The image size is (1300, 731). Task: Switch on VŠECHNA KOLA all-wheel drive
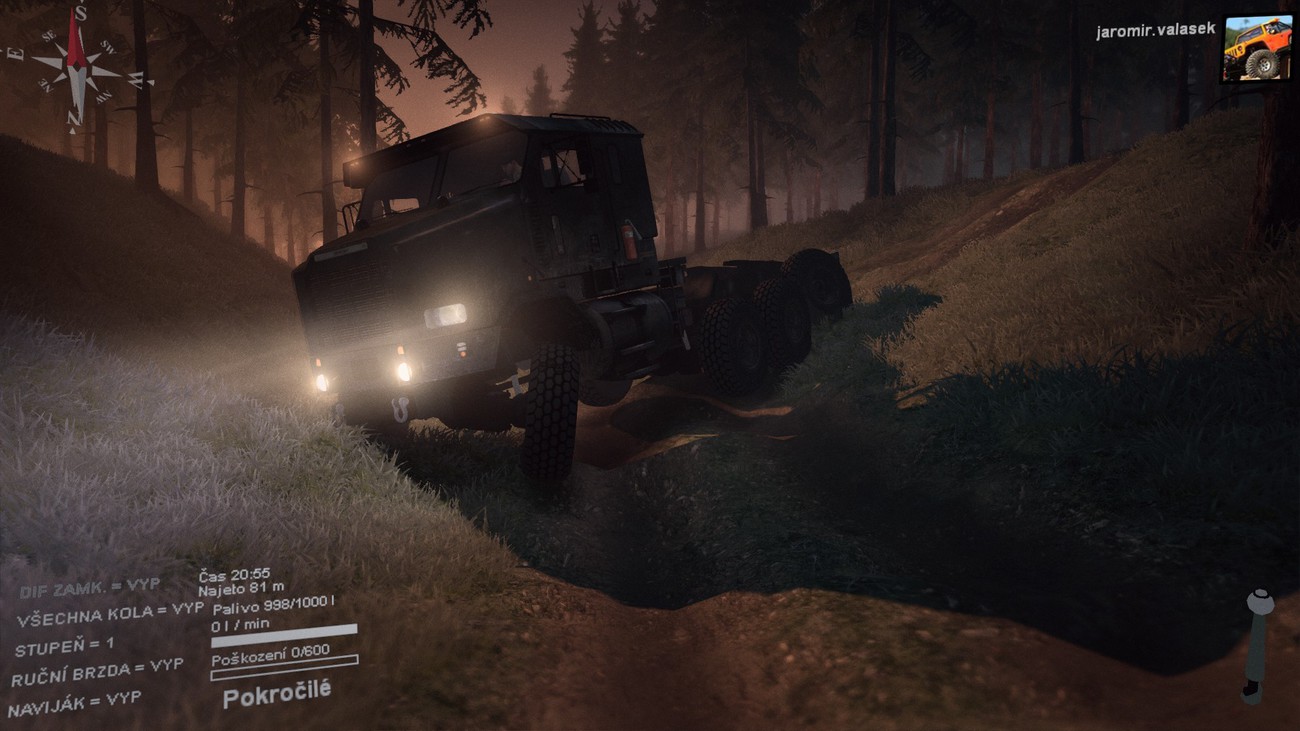(x=109, y=615)
